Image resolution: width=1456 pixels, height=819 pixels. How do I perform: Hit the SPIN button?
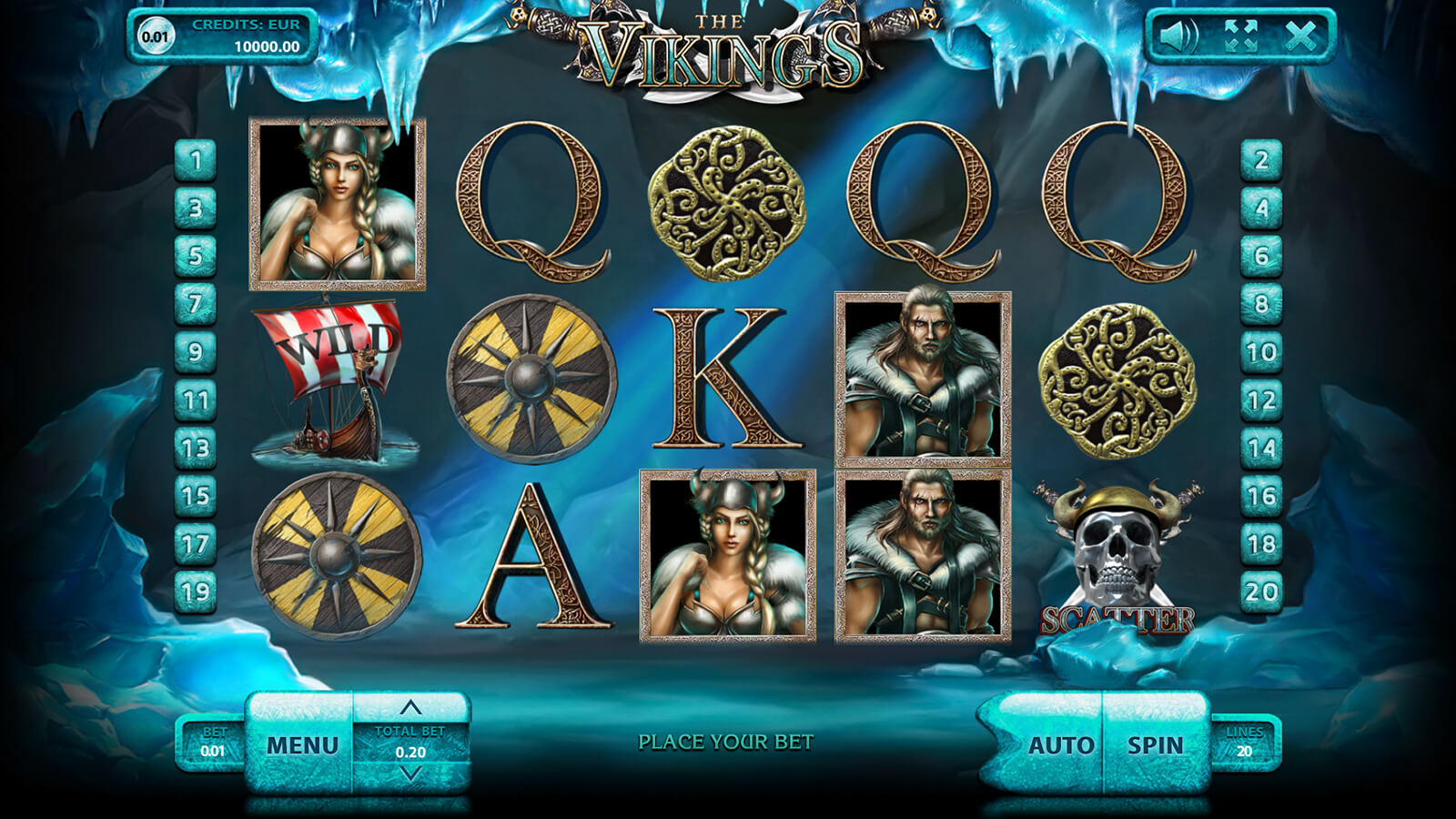click(x=1155, y=745)
